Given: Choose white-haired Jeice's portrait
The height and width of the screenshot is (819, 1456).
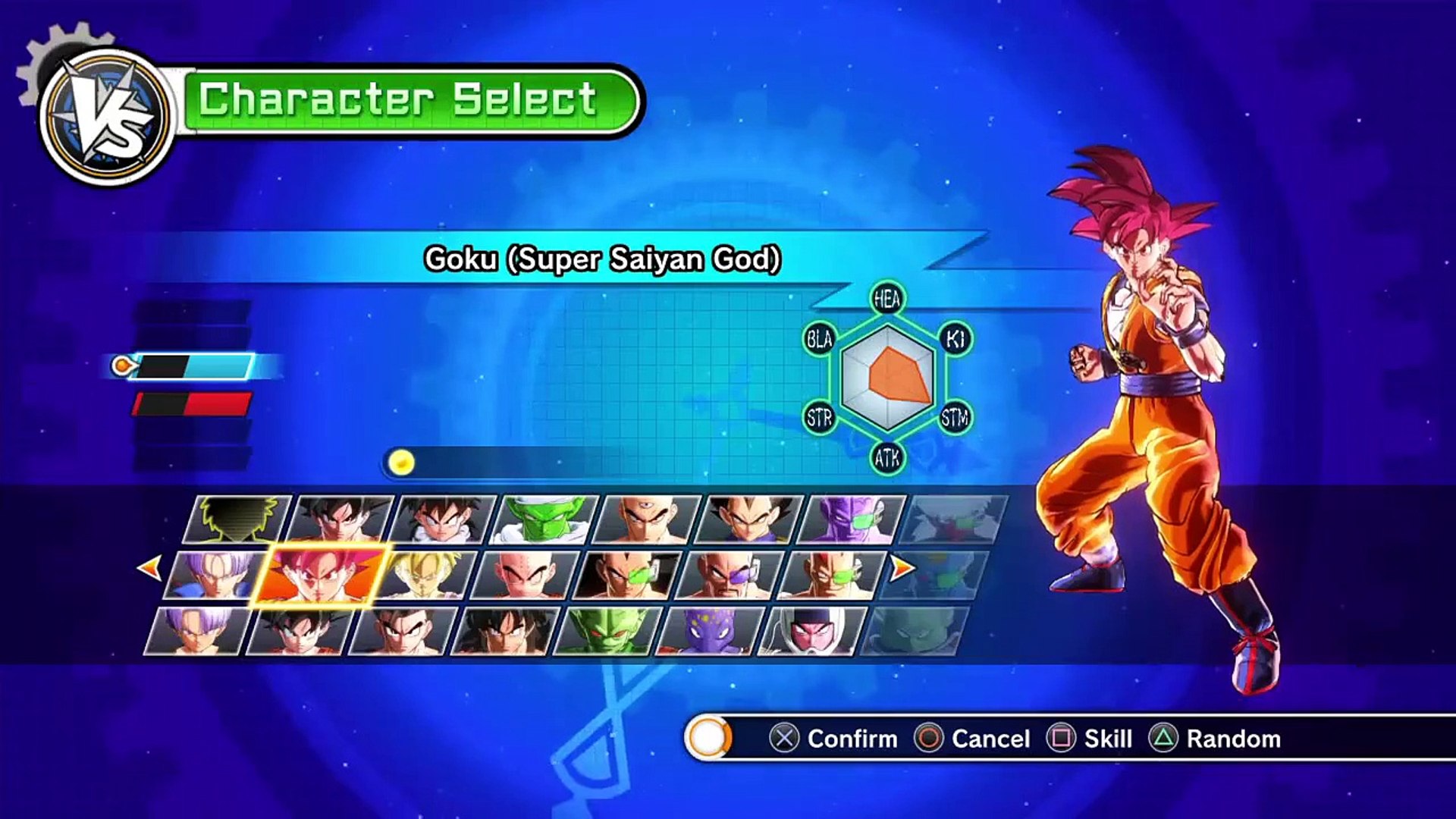Looking at the screenshot, I should [811, 631].
